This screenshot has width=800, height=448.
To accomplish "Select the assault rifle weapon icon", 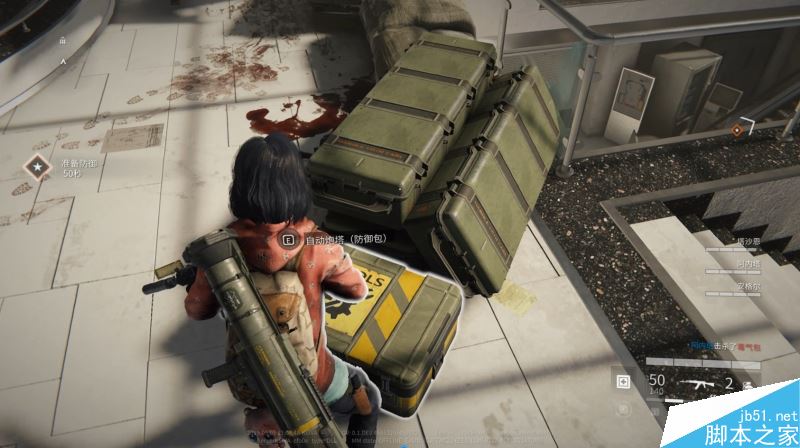I will [694, 383].
